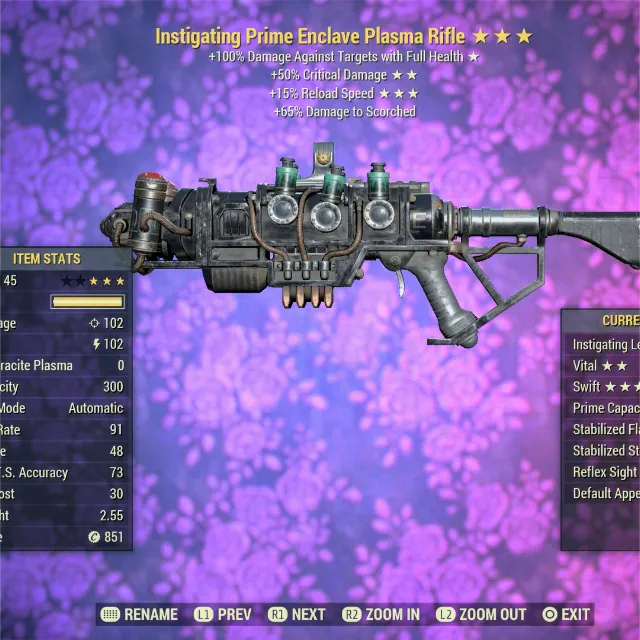
Task: Click ZOOM IN on the weapon
Action: tap(380, 614)
